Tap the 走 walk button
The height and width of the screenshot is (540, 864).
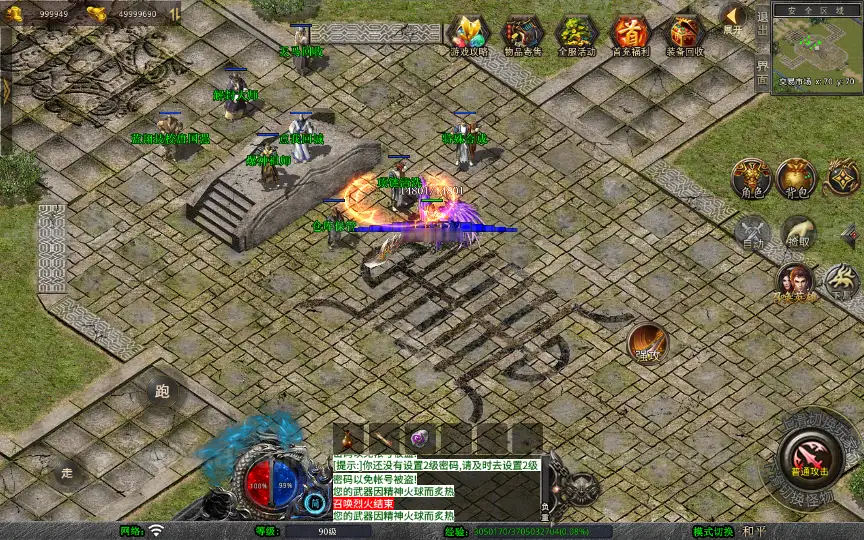68,471
